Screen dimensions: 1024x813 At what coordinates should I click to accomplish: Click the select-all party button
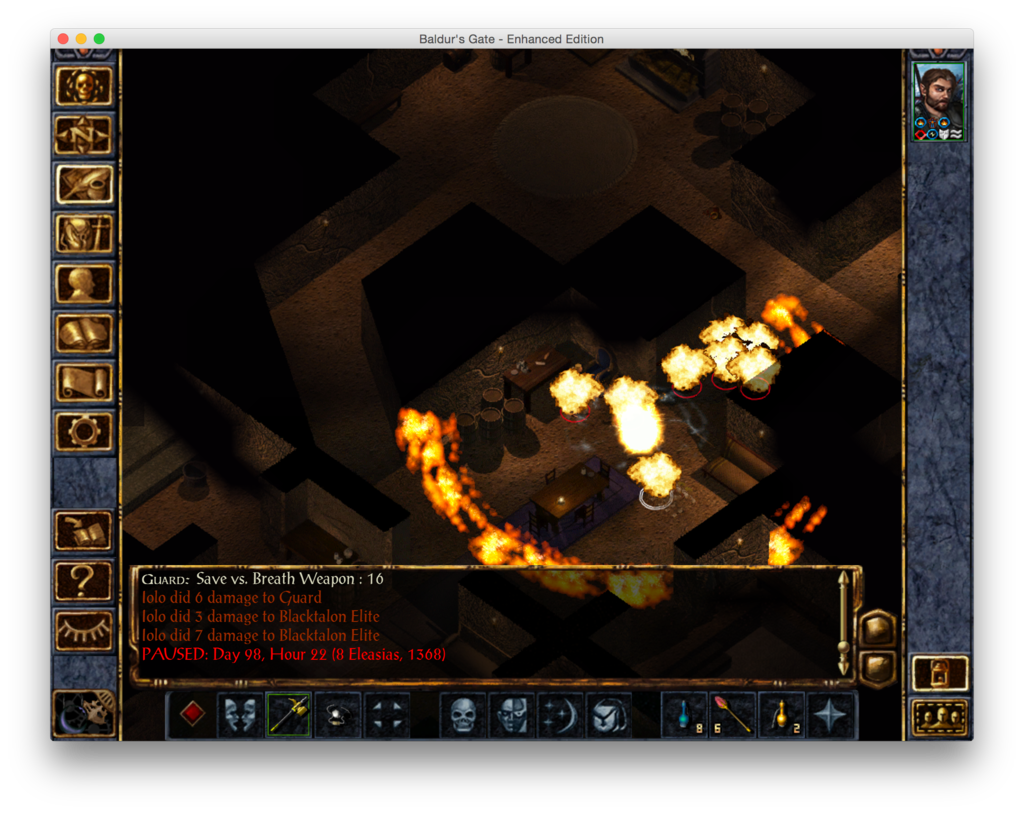pyautogui.click(x=940, y=717)
